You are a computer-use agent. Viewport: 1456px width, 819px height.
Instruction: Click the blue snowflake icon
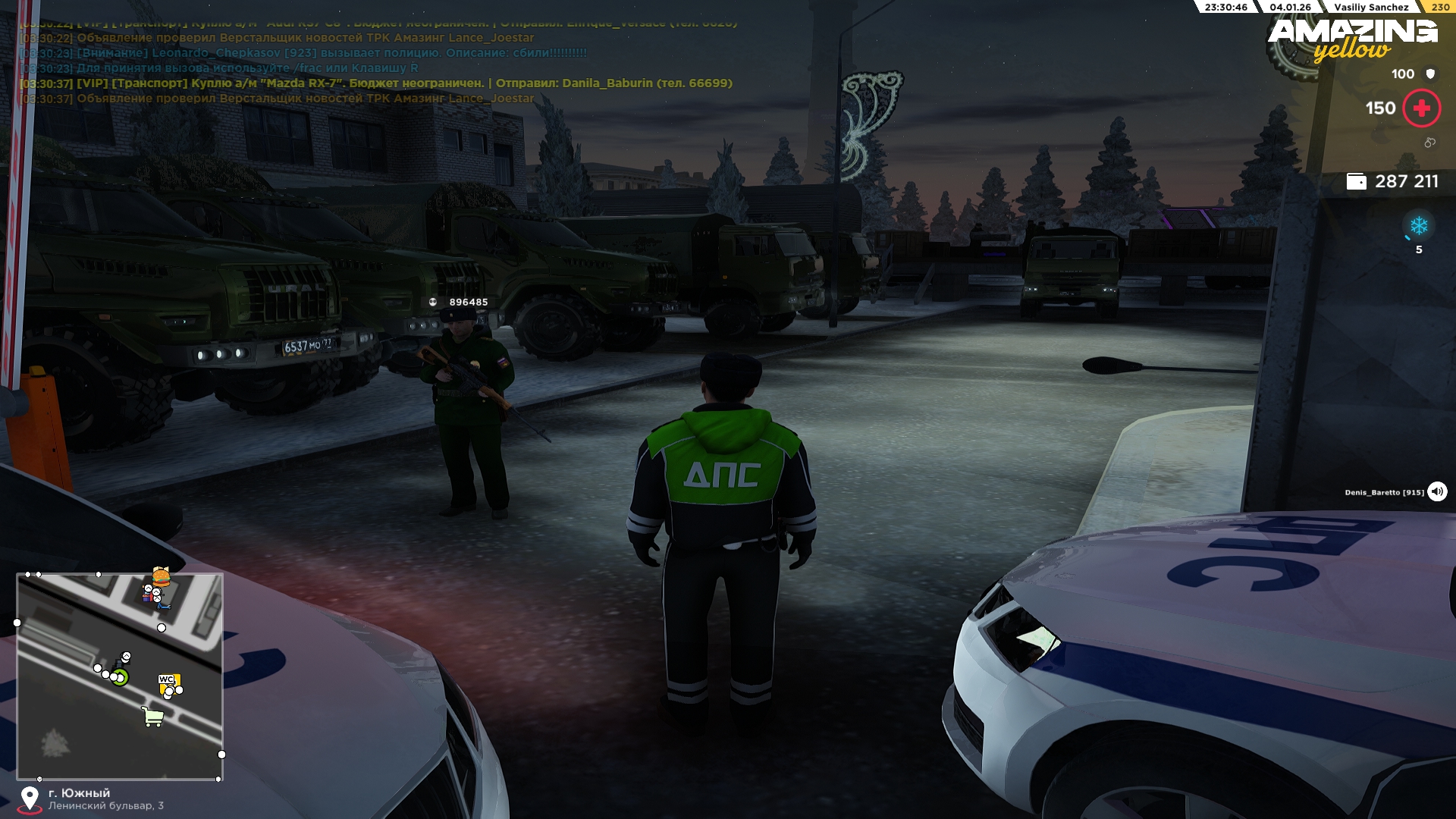[1418, 226]
